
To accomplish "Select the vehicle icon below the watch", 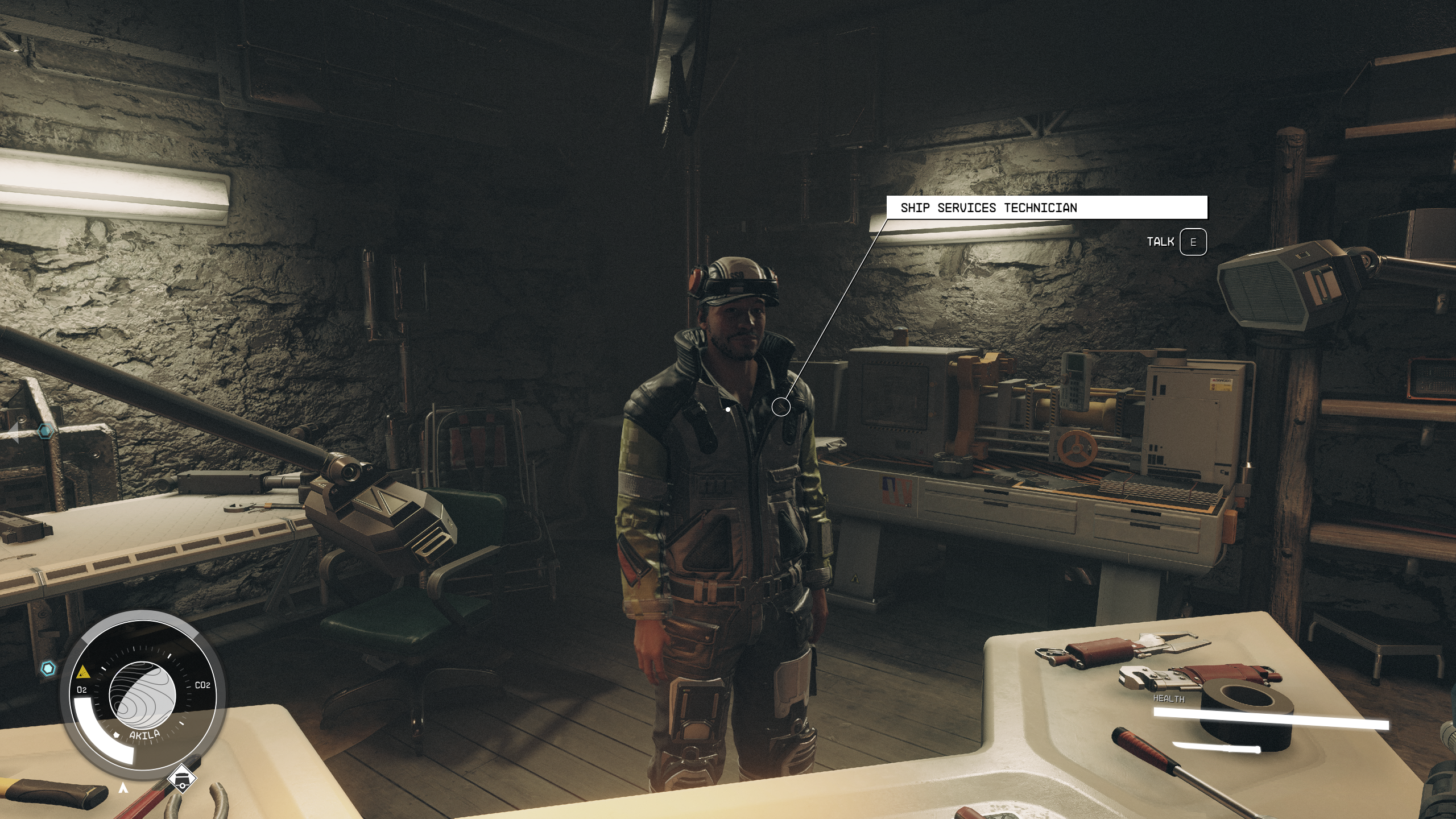I will [182, 778].
